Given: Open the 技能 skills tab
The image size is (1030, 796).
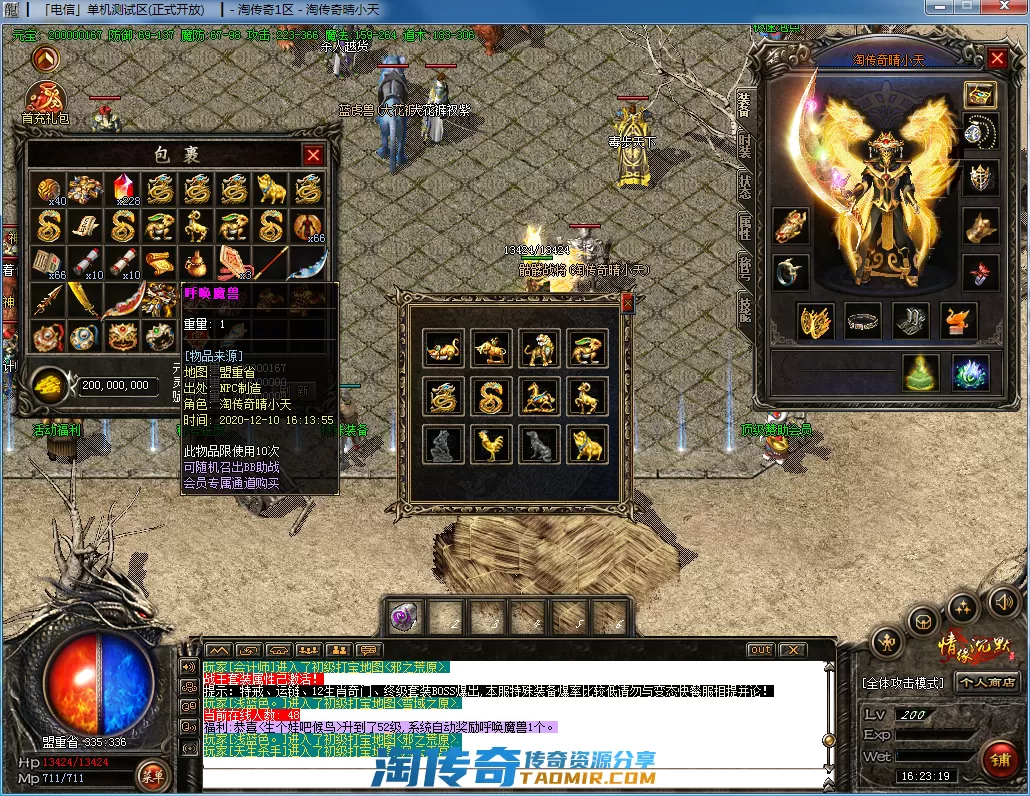Looking at the screenshot, I should click(744, 309).
